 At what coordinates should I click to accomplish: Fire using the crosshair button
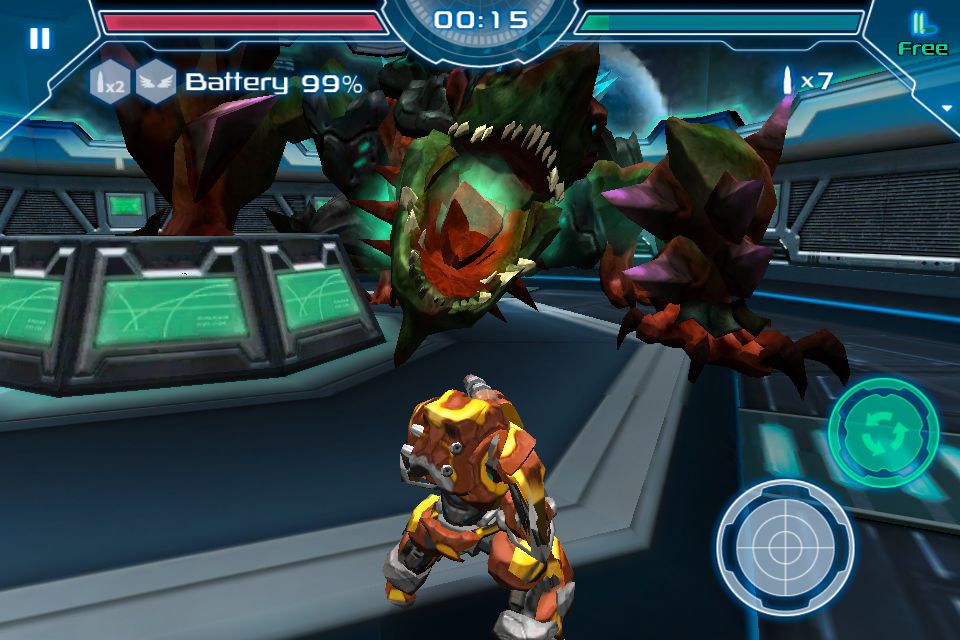click(785, 545)
